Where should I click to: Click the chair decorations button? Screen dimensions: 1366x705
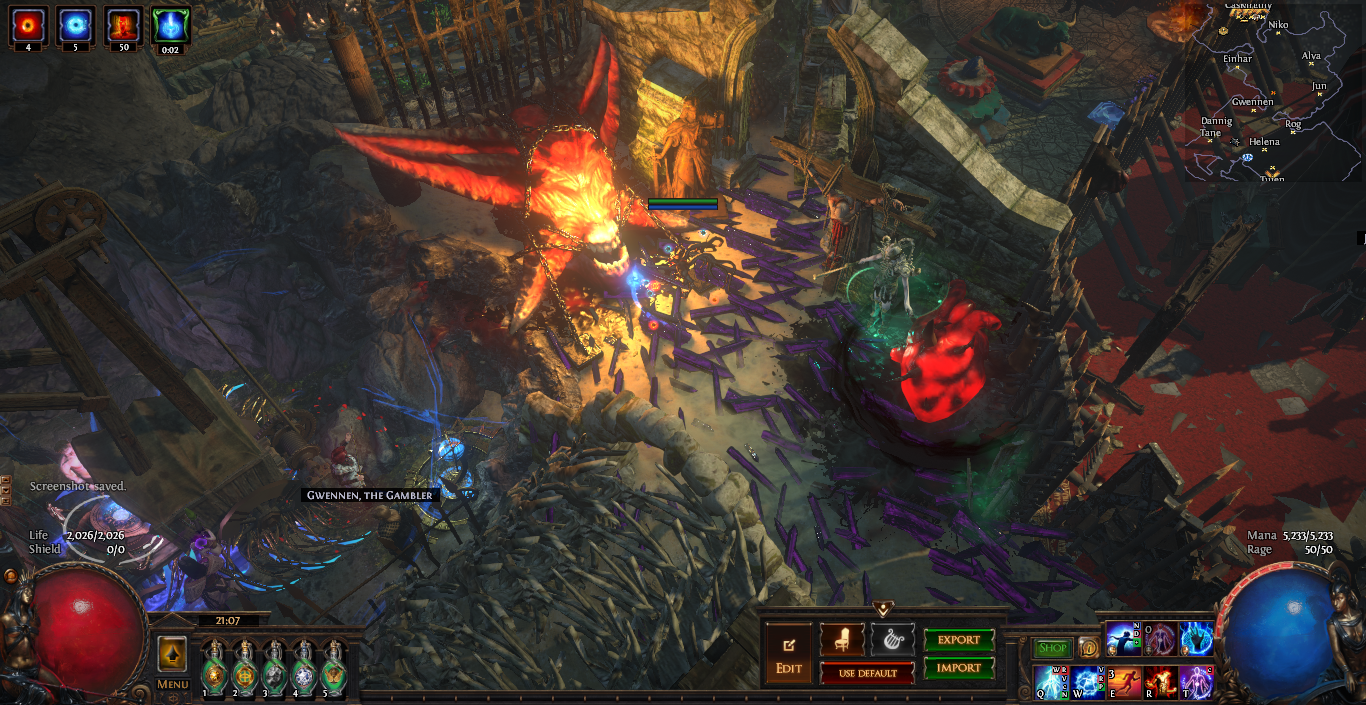[842, 640]
